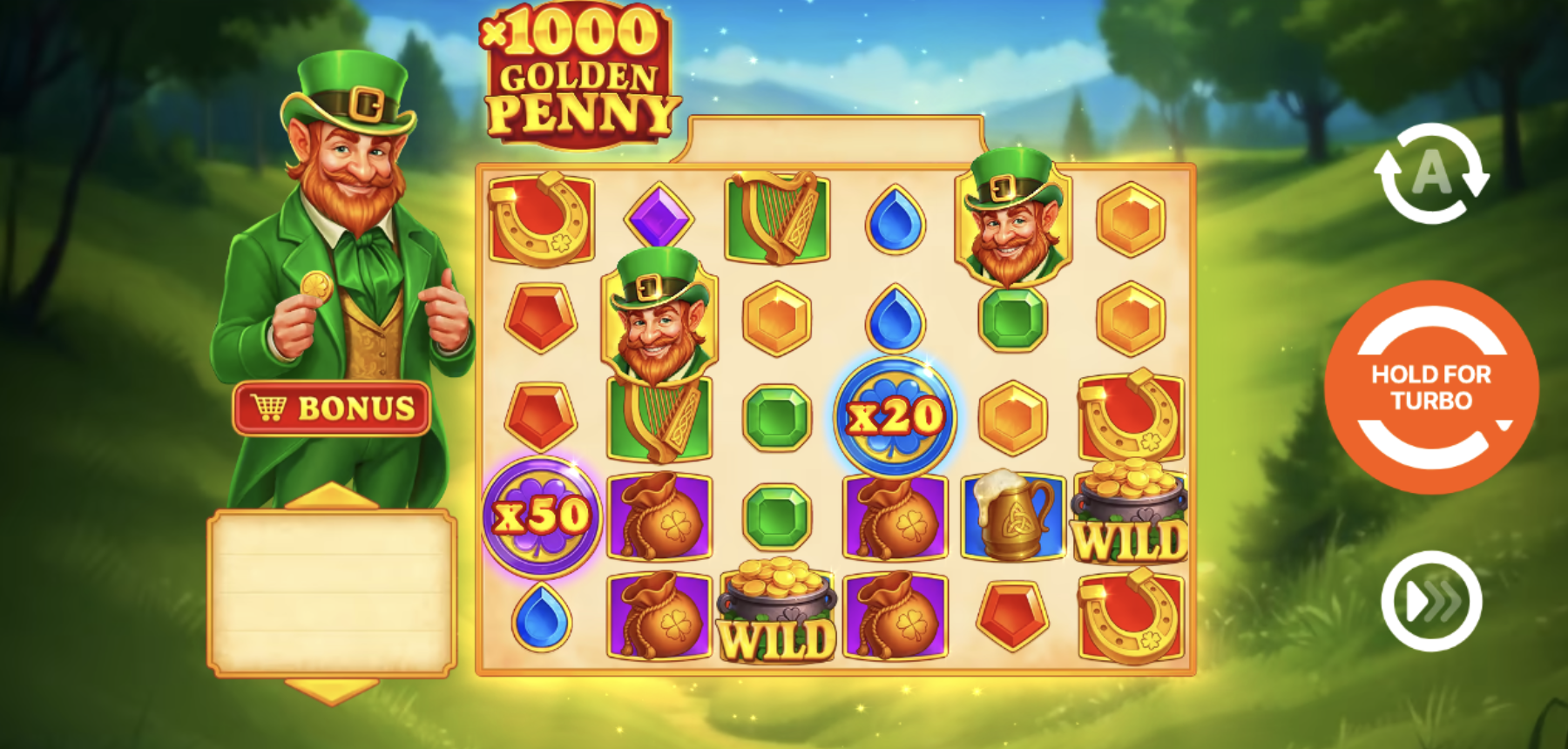Spin using the HOLD FOR TURBO button

[x=1431, y=388]
